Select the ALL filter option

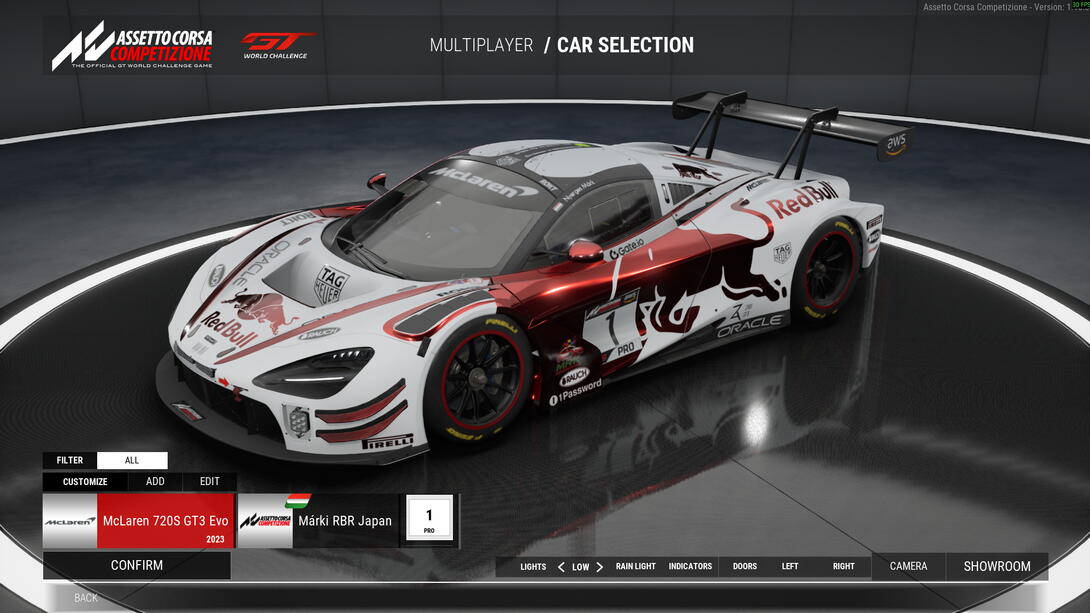tap(132, 460)
